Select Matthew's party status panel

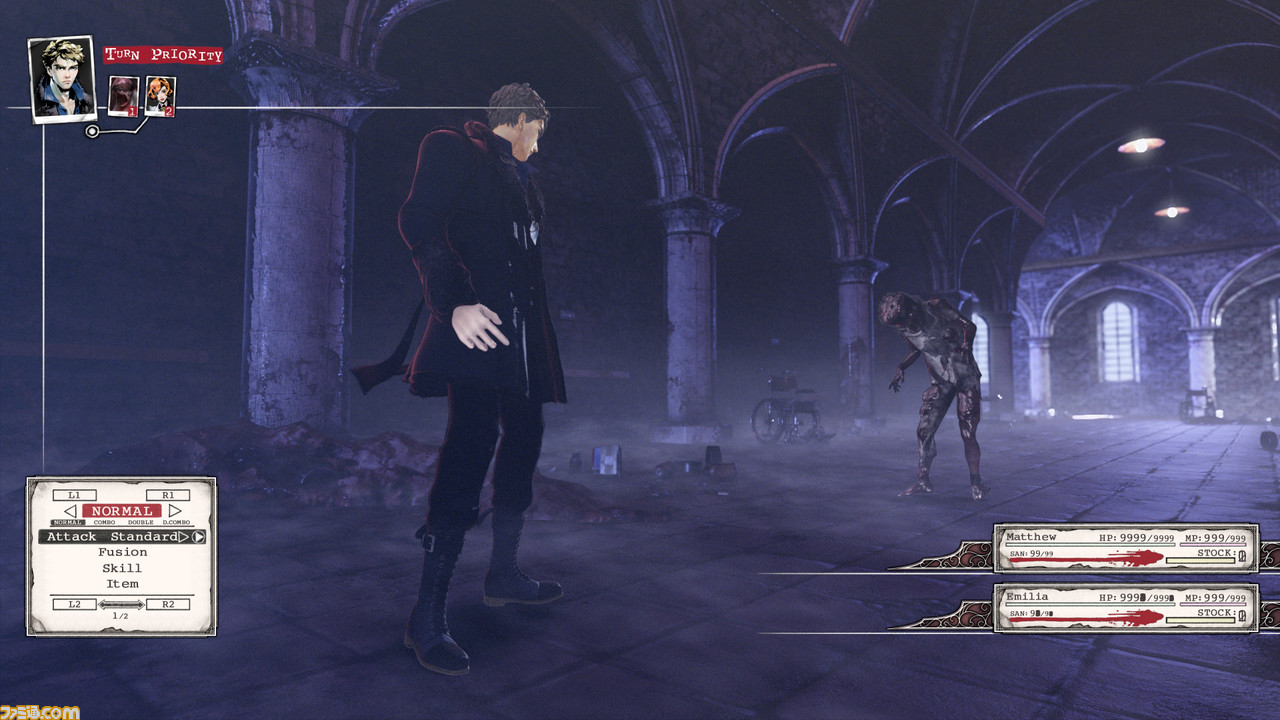point(1126,548)
